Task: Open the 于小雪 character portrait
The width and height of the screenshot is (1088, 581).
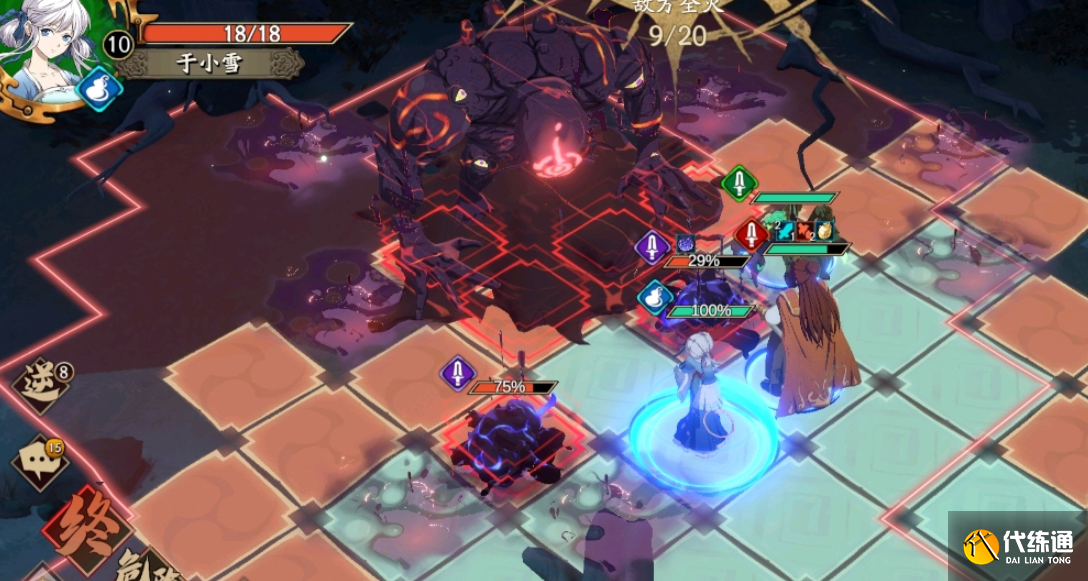Action: click(43, 45)
